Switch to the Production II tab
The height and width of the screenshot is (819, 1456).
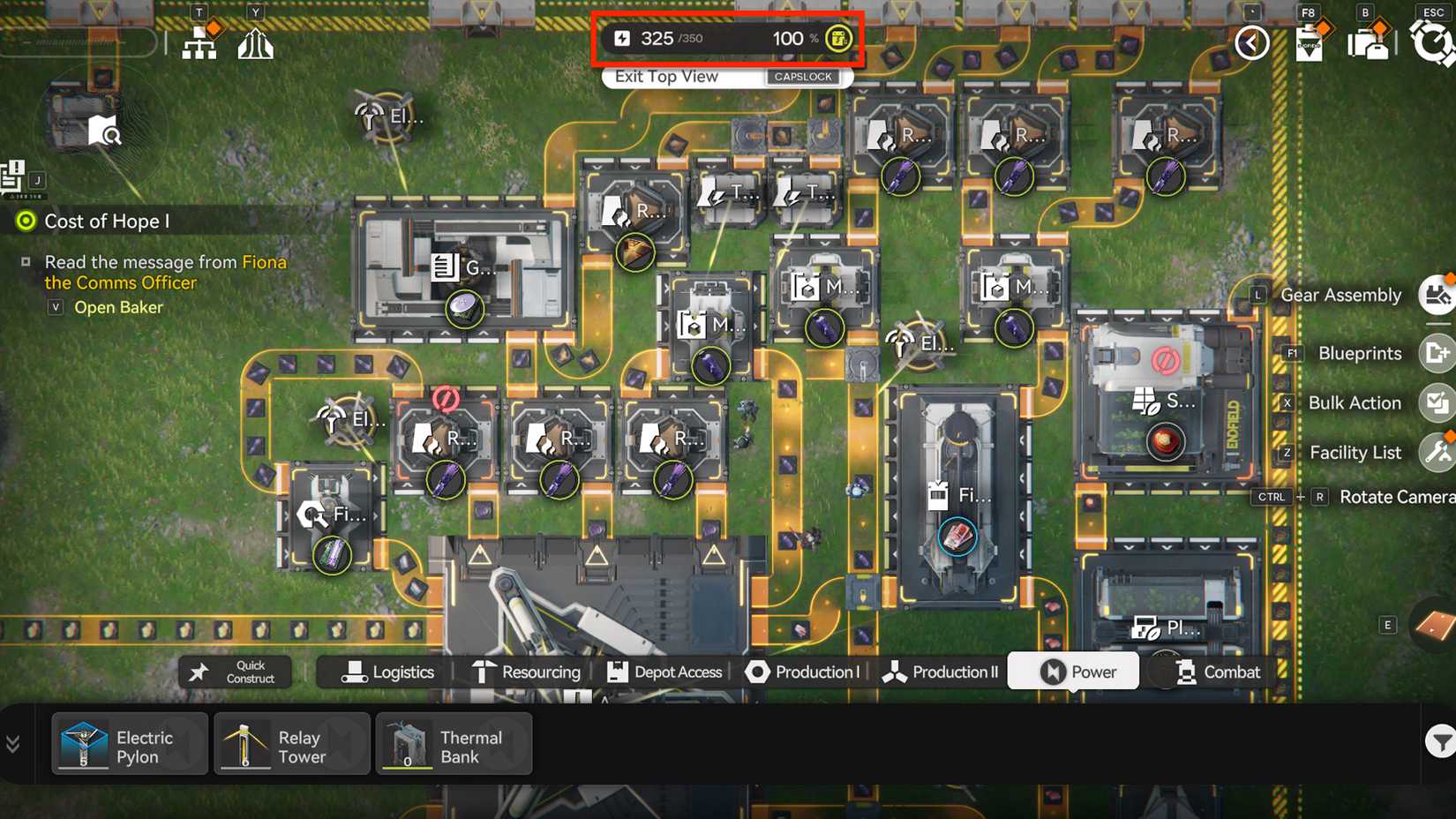[x=940, y=672]
